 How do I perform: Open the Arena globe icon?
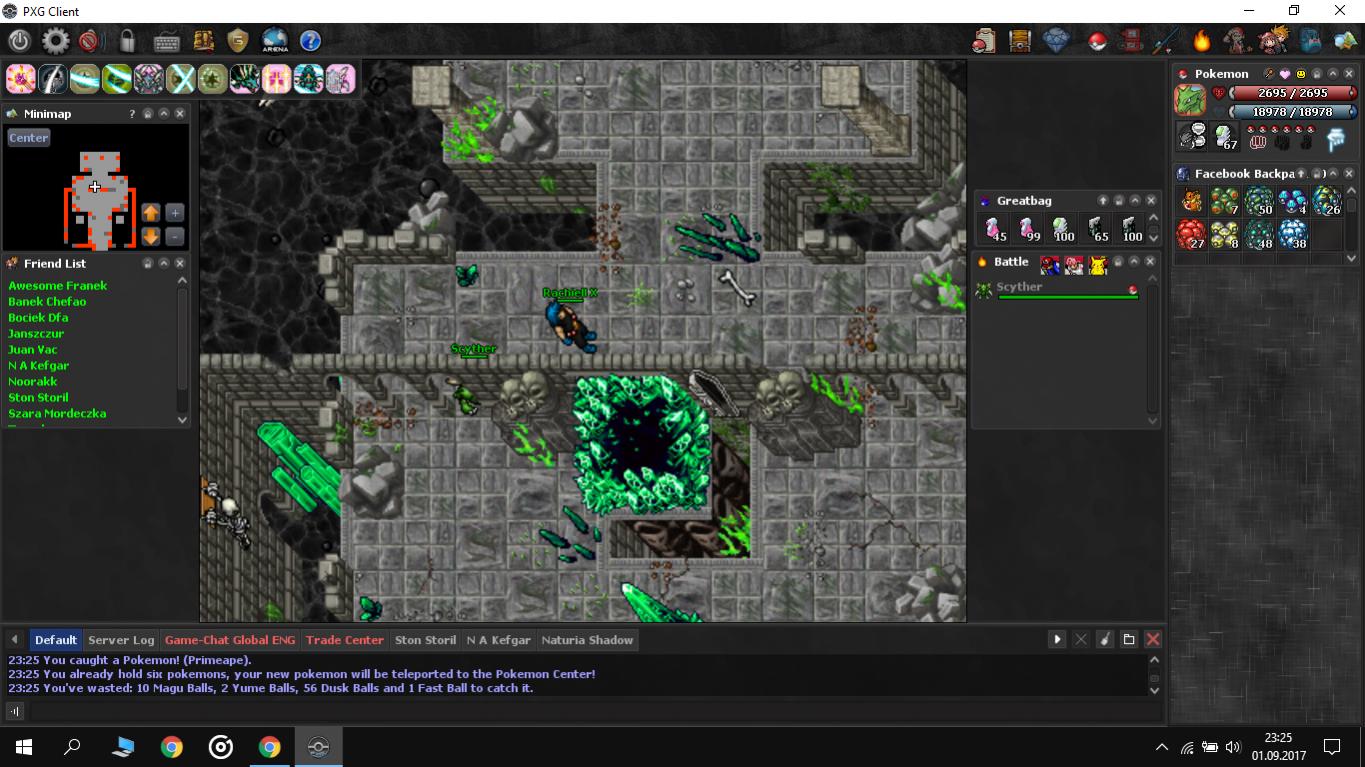tap(274, 41)
